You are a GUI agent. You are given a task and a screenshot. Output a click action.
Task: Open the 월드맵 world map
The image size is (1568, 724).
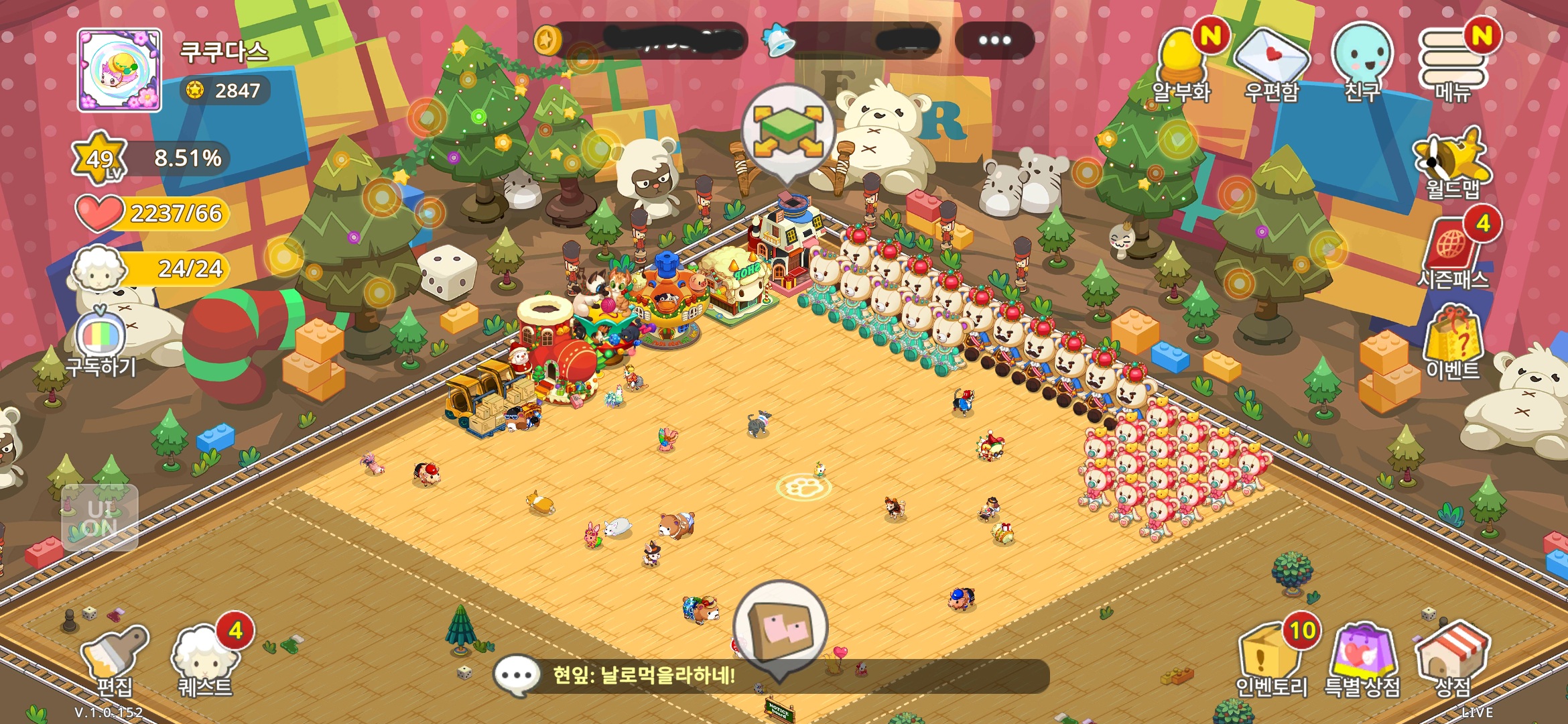coord(1452,163)
